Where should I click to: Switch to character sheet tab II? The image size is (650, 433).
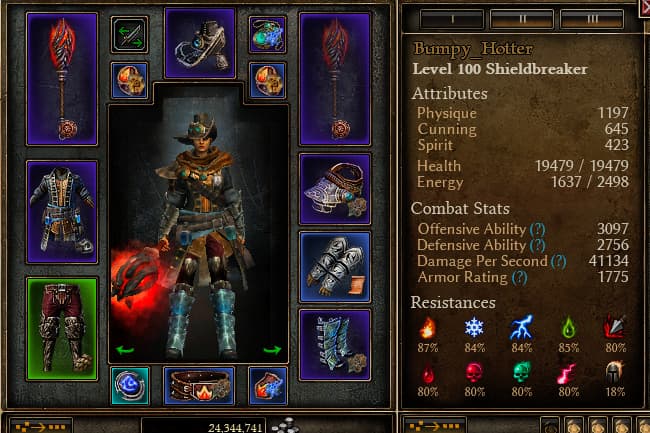(521, 19)
